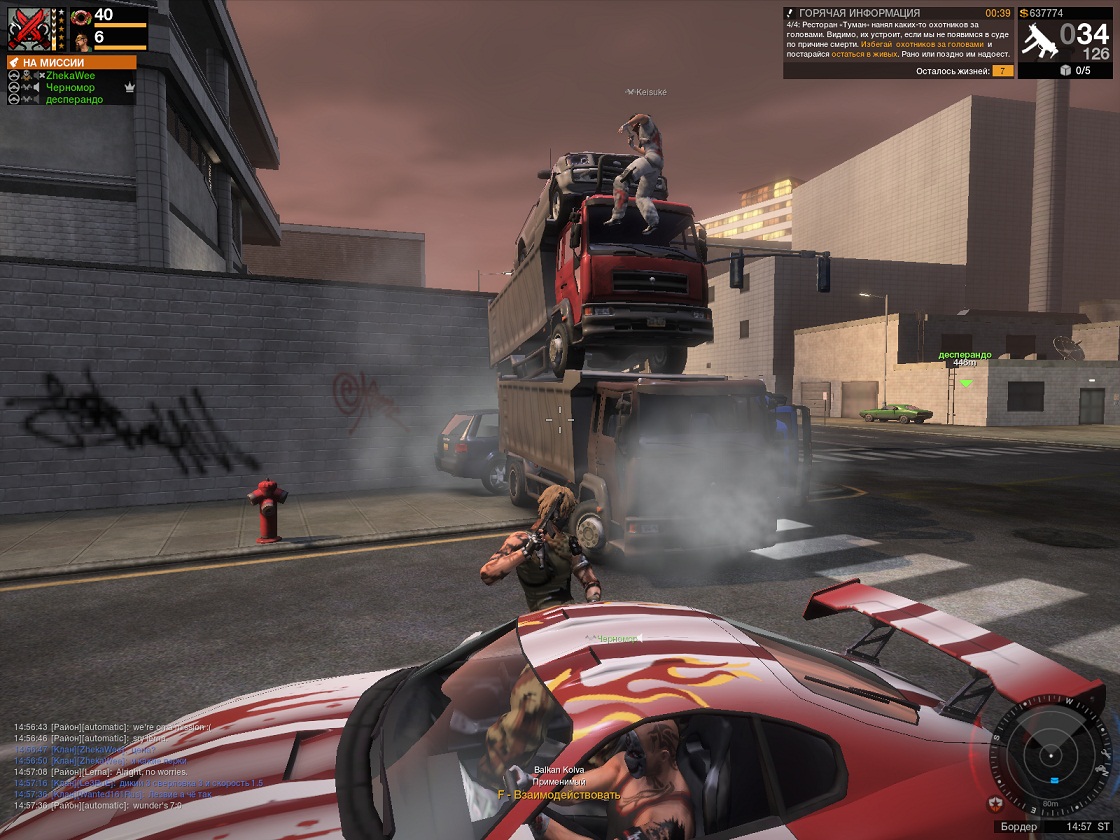Click the crossed red blades faction emblem
Screen dimensions: 1120x840
[x=27, y=27]
